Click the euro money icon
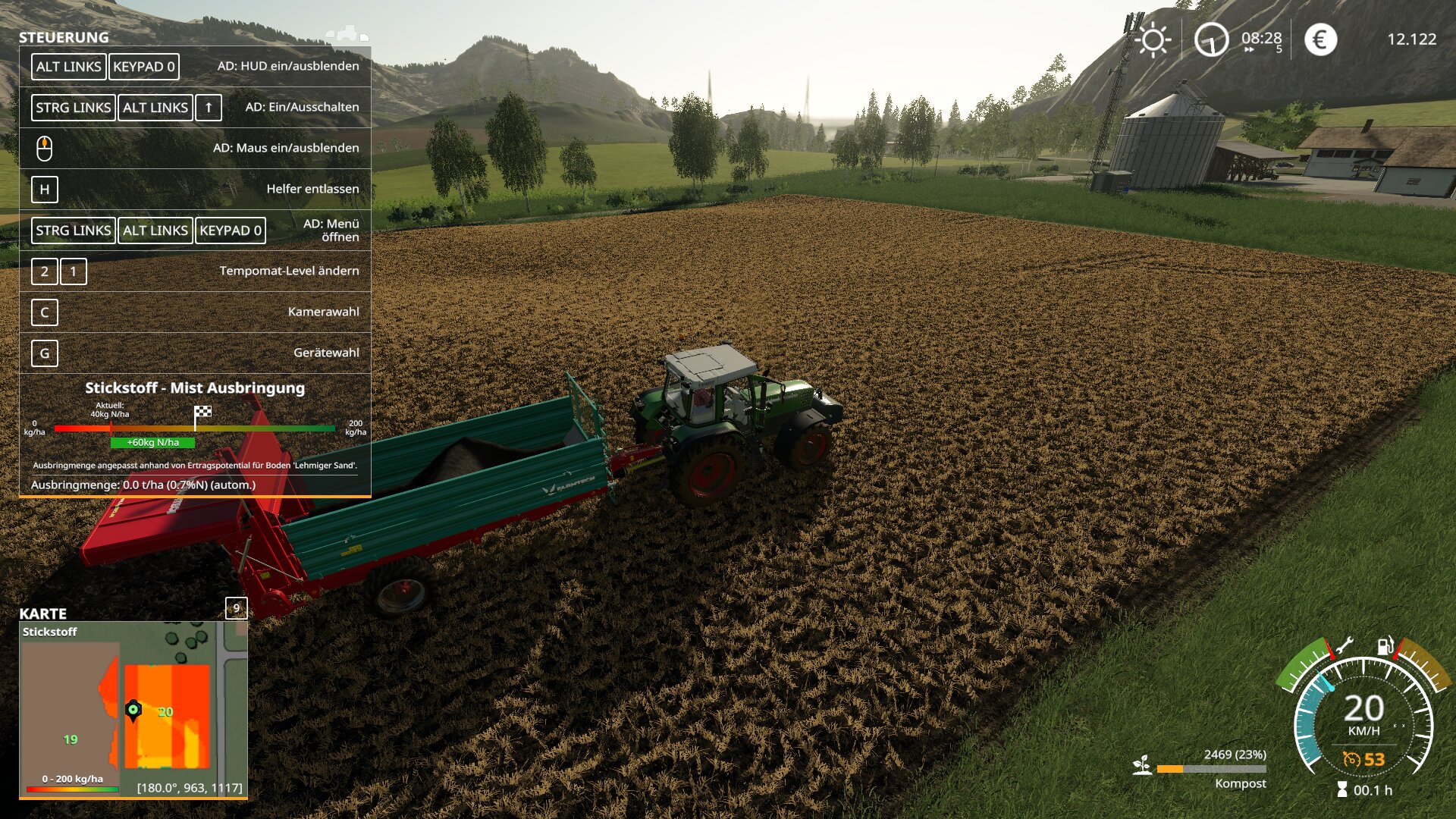 pos(1320,39)
